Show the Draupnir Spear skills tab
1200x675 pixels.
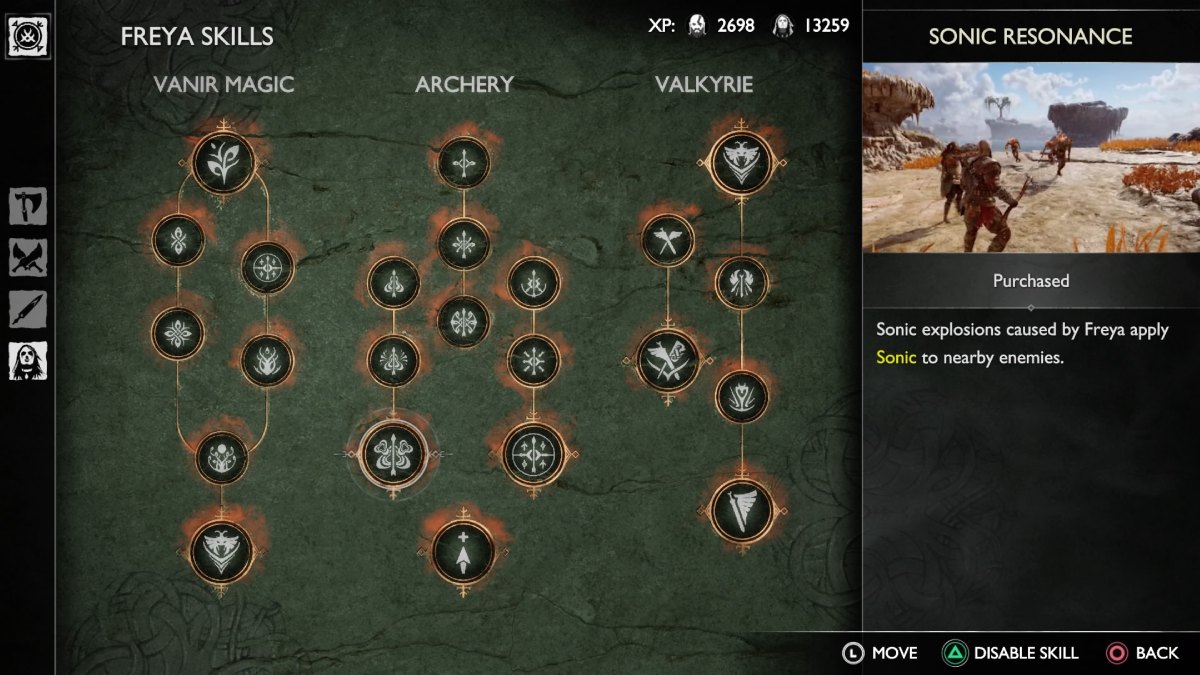click(x=28, y=309)
